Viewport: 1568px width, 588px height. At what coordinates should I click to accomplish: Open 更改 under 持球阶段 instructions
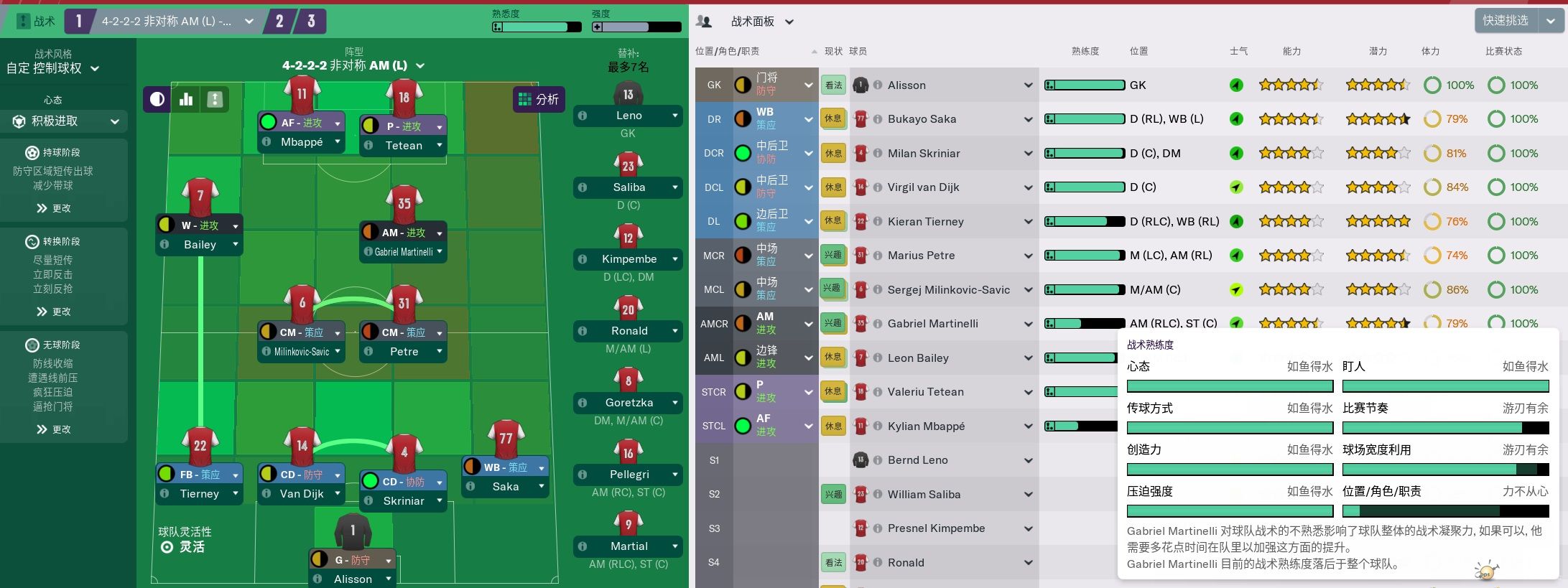click(x=54, y=208)
